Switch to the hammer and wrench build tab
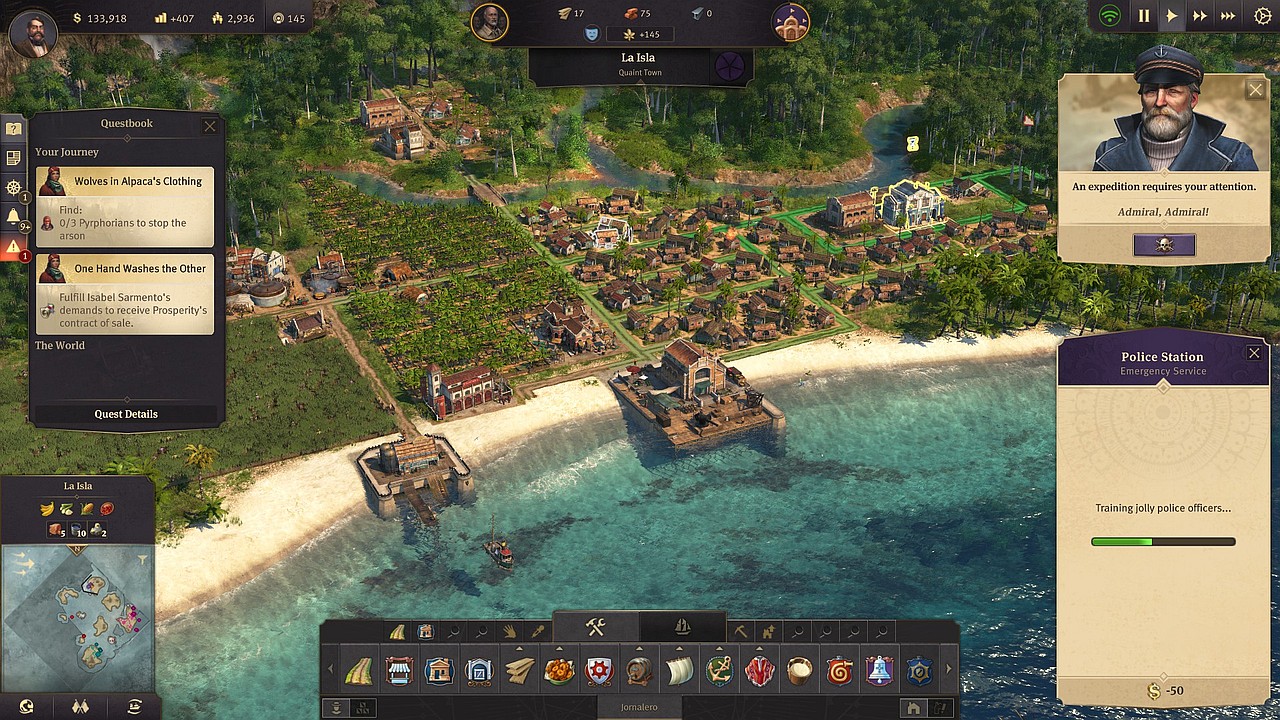The width and height of the screenshot is (1280, 720). 595,628
